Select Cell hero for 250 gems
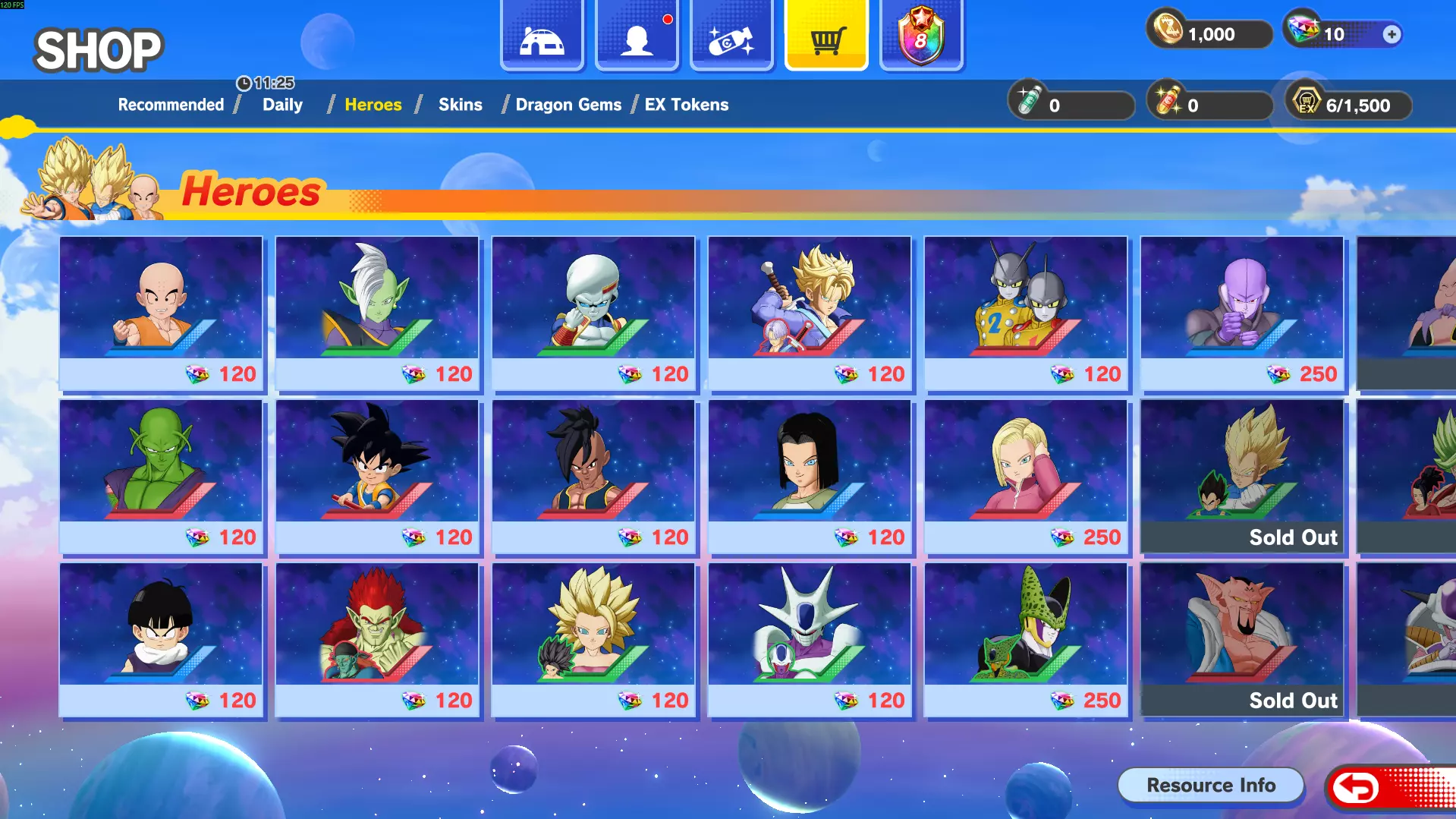Image resolution: width=1456 pixels, height=819 pixels. (x=1026, y=639)
